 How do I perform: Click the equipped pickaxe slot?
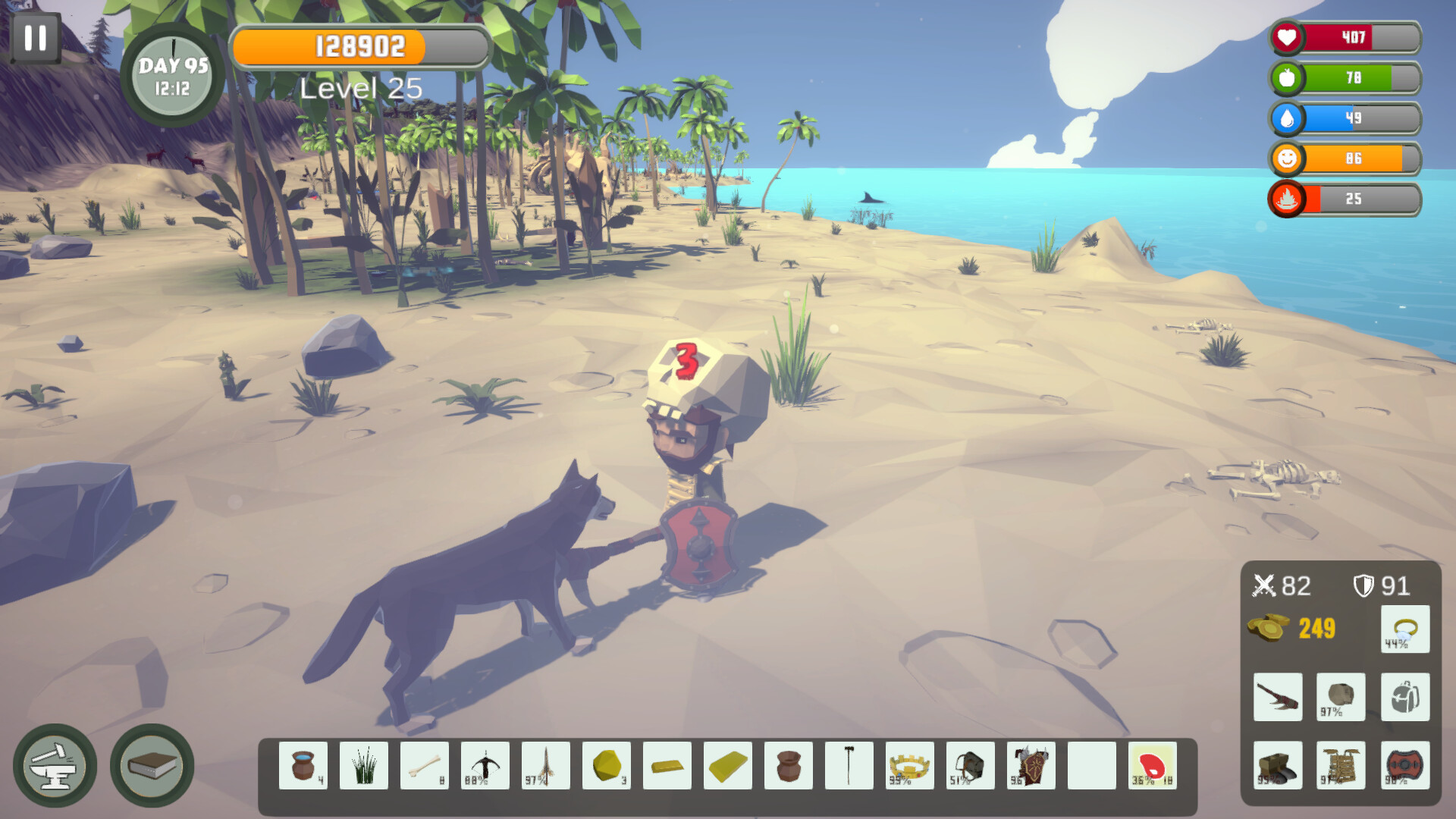(x=1278, y=698)
